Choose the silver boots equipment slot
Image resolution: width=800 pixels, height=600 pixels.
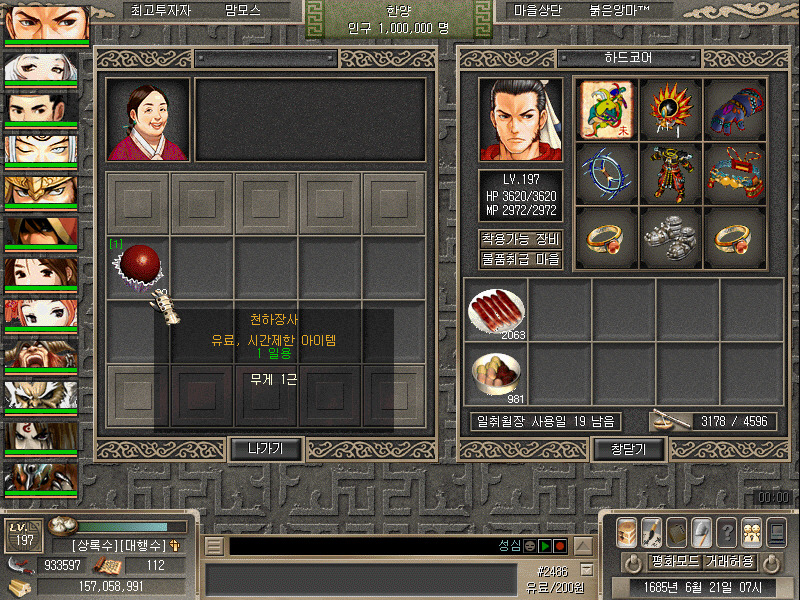click(672, 236)
